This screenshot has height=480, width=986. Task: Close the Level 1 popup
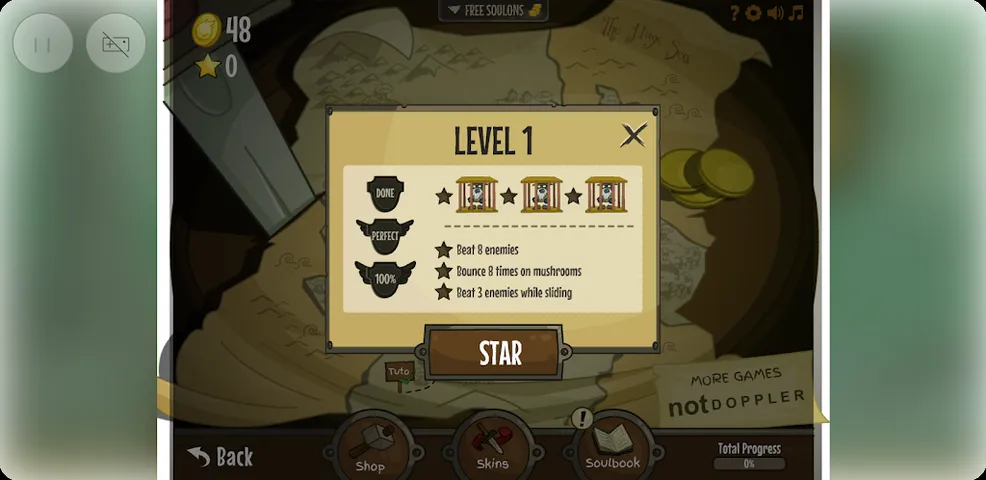pyautogui.click(x=633, y=135)
